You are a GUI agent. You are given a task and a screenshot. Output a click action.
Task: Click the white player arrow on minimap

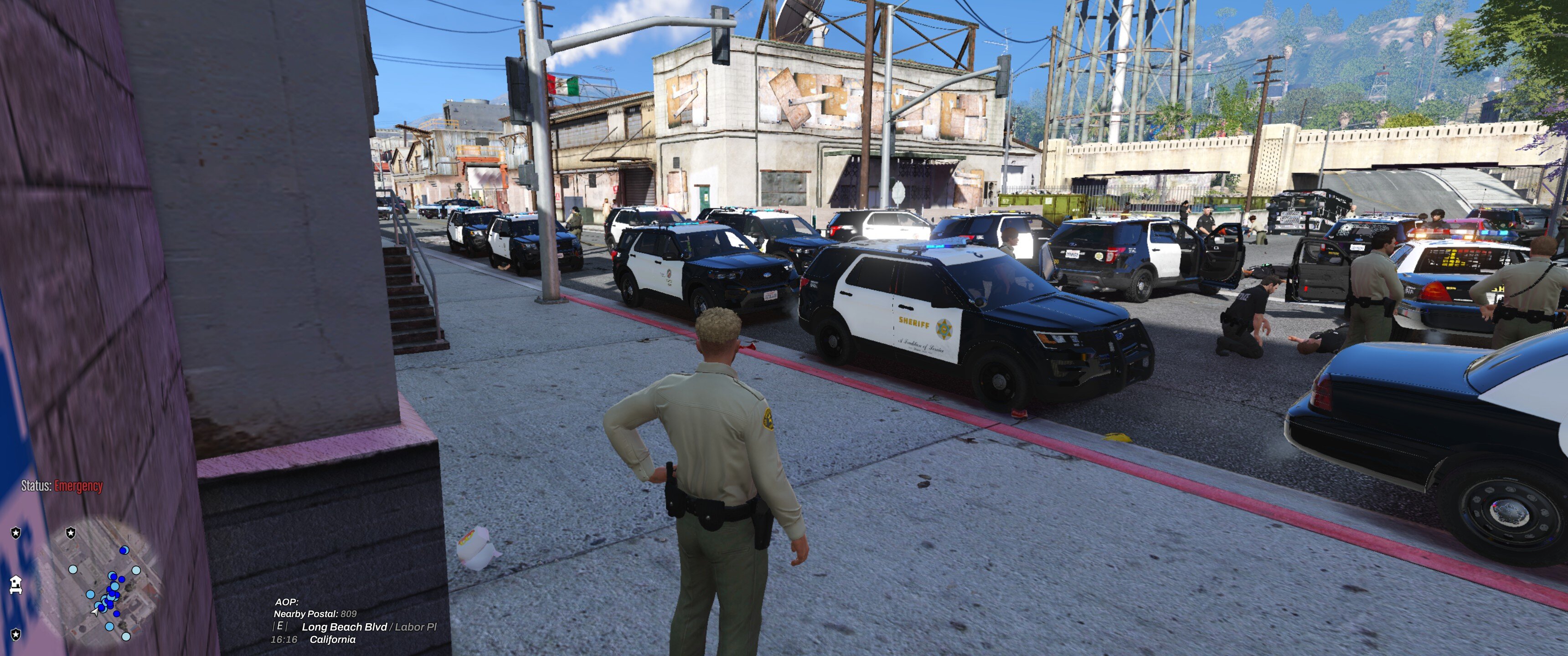click(96, 610)
